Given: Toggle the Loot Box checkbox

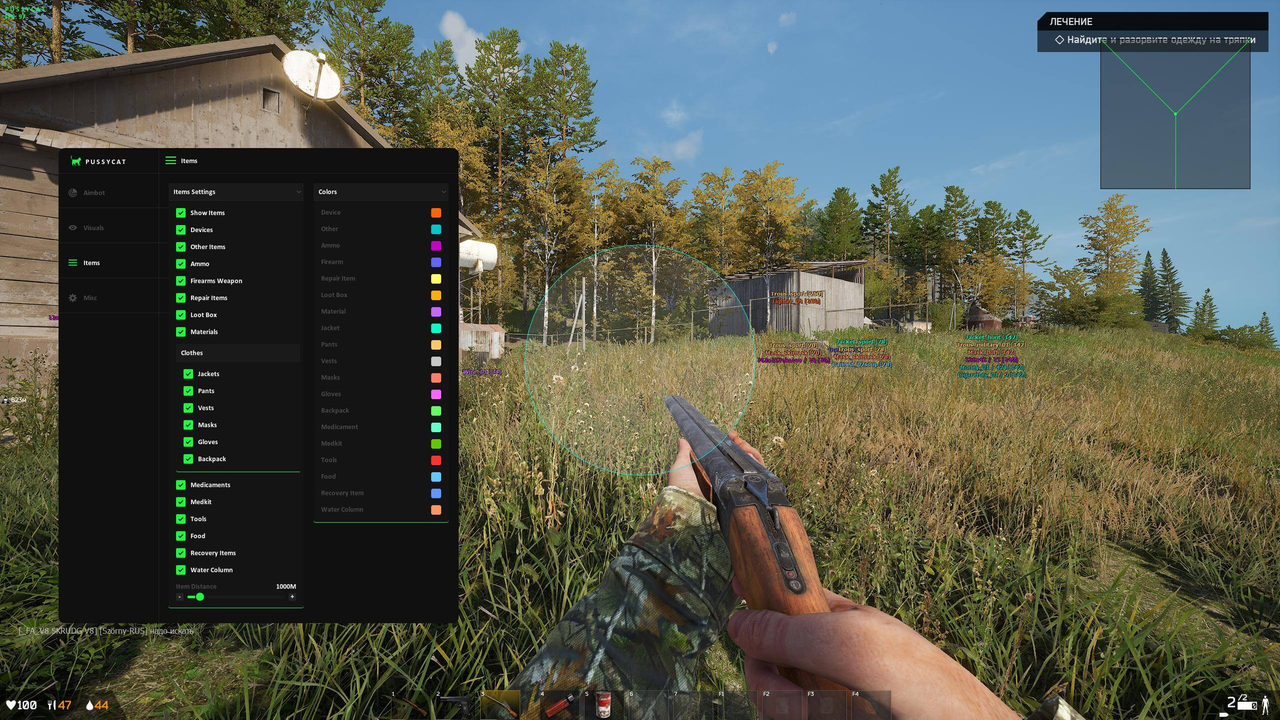Looking at the screenshot, I should [x=181, y=315].
